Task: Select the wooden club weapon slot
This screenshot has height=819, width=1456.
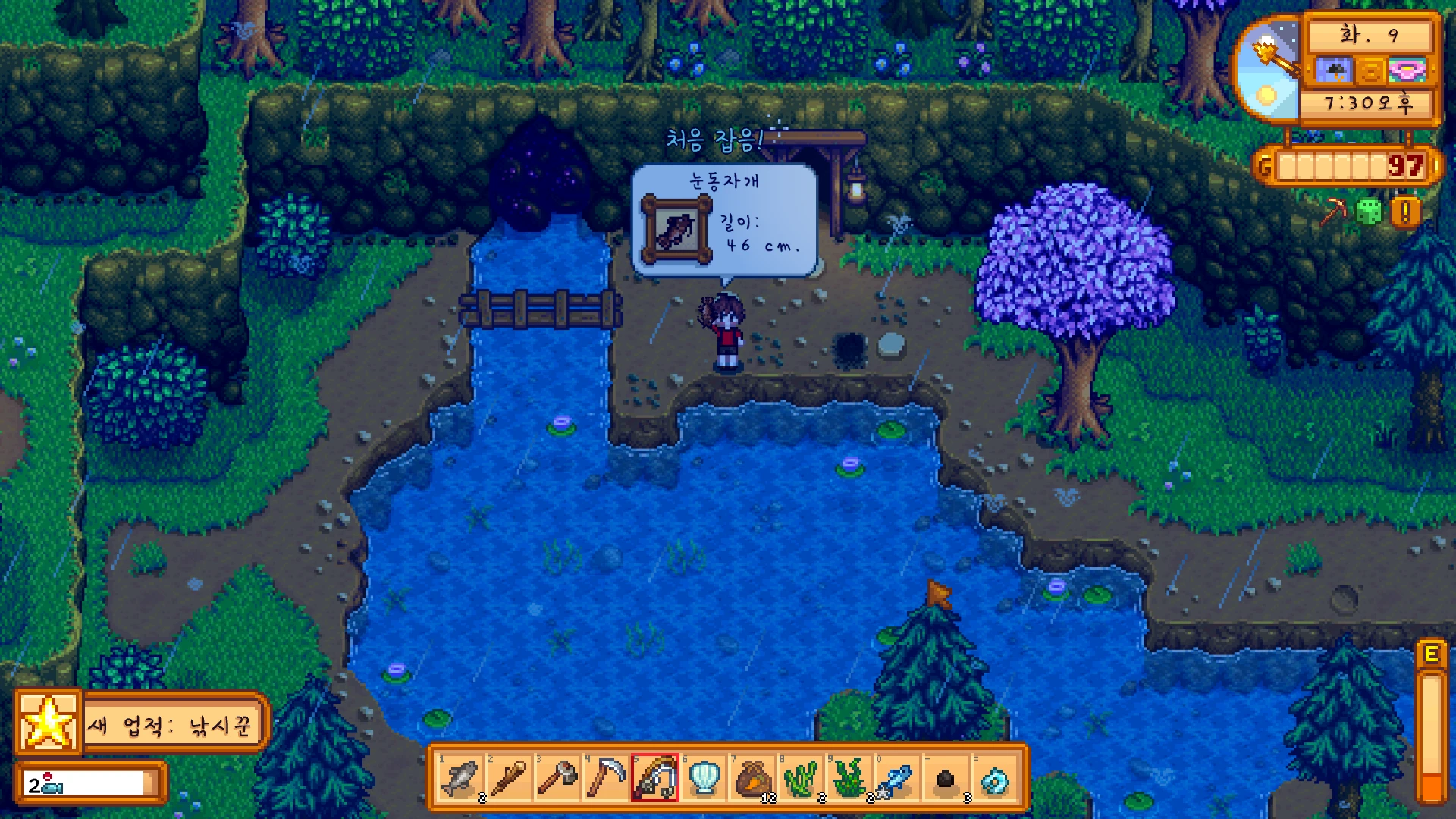Action: [x=509, y=778]
